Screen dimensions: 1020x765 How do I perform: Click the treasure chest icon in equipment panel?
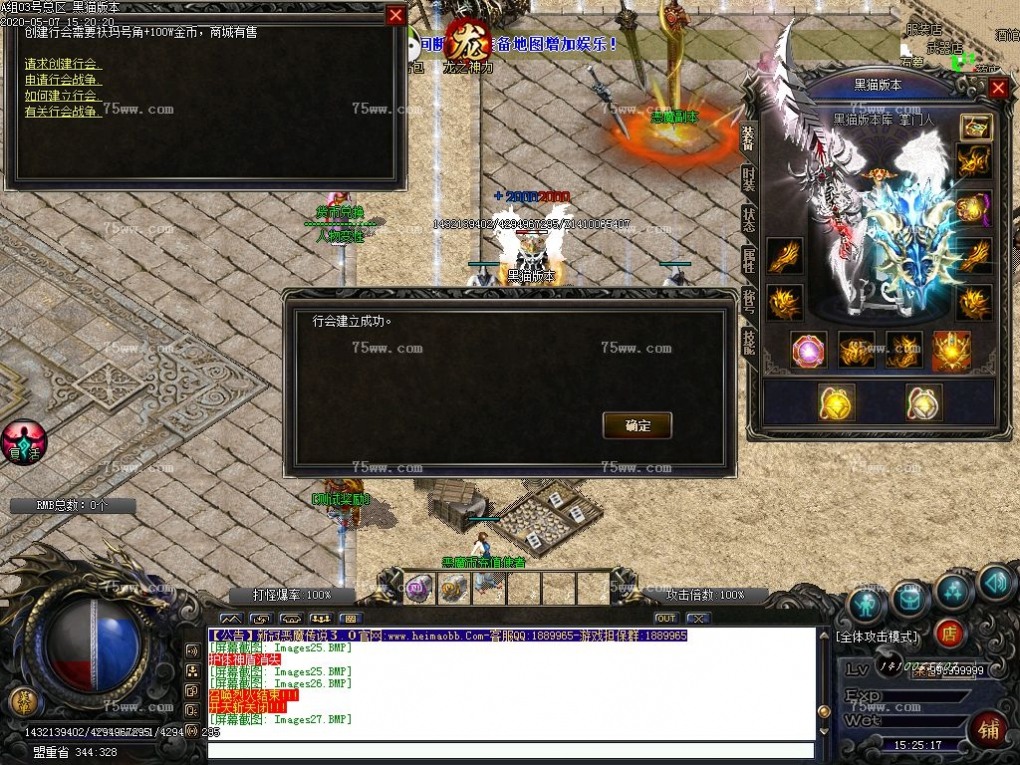click(x=975, y=126)
